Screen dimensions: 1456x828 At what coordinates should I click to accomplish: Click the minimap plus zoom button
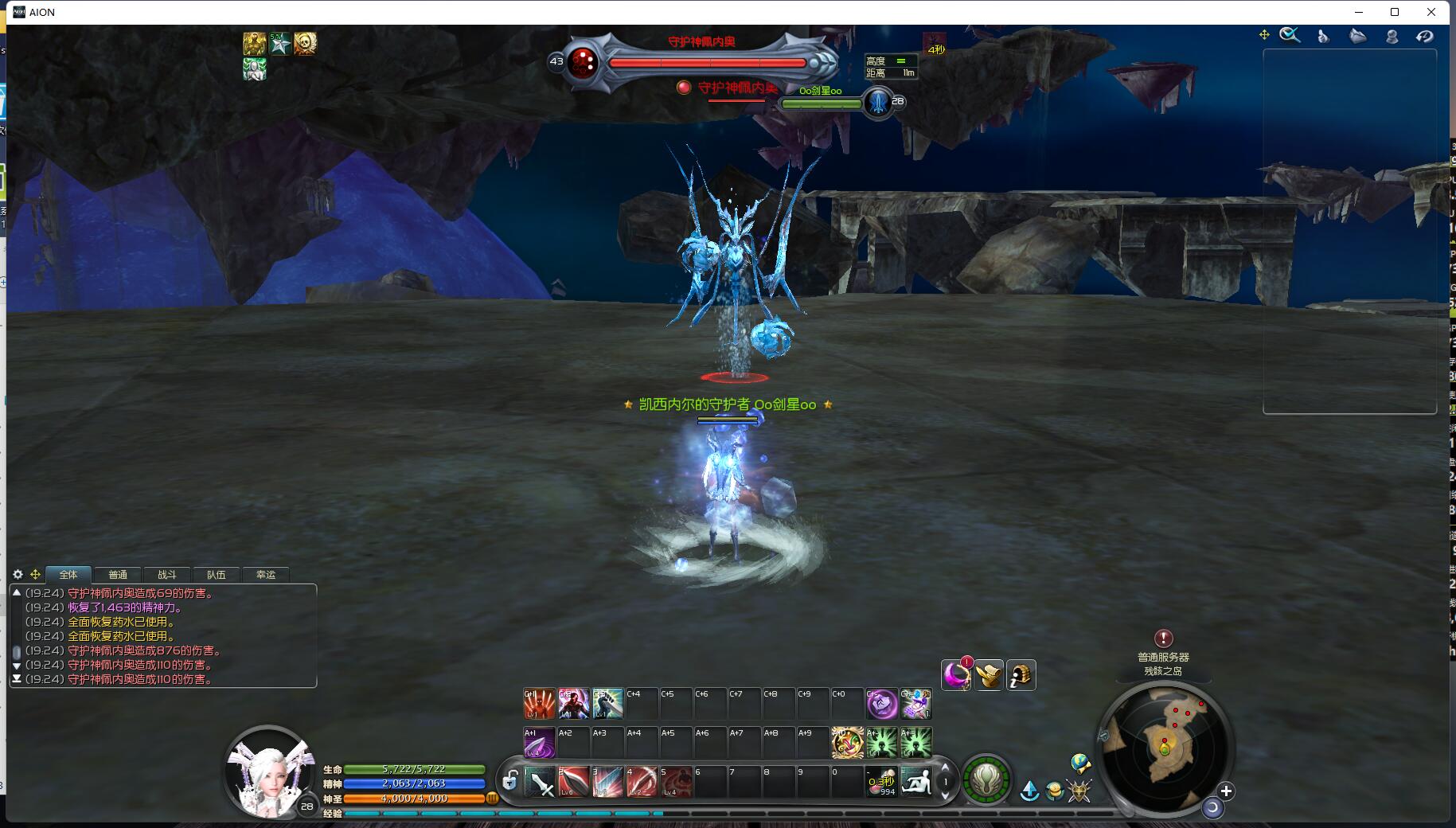pos(1226,791)
